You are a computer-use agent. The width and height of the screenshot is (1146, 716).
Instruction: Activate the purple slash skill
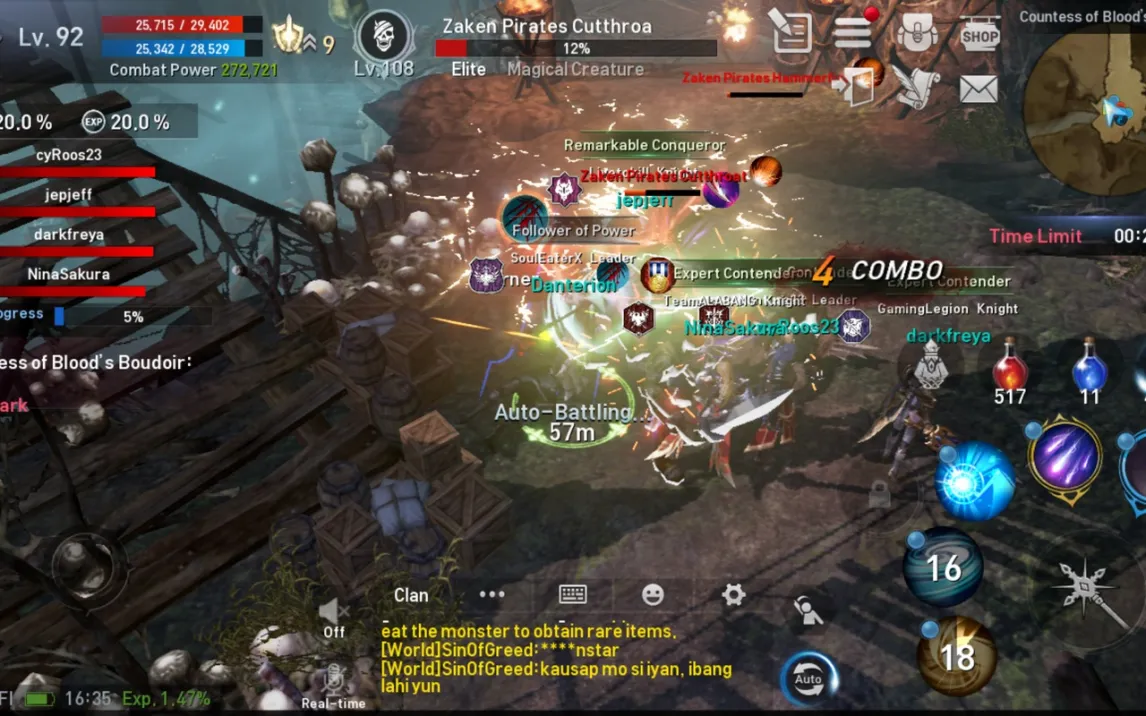click(x=1066, y=457)
